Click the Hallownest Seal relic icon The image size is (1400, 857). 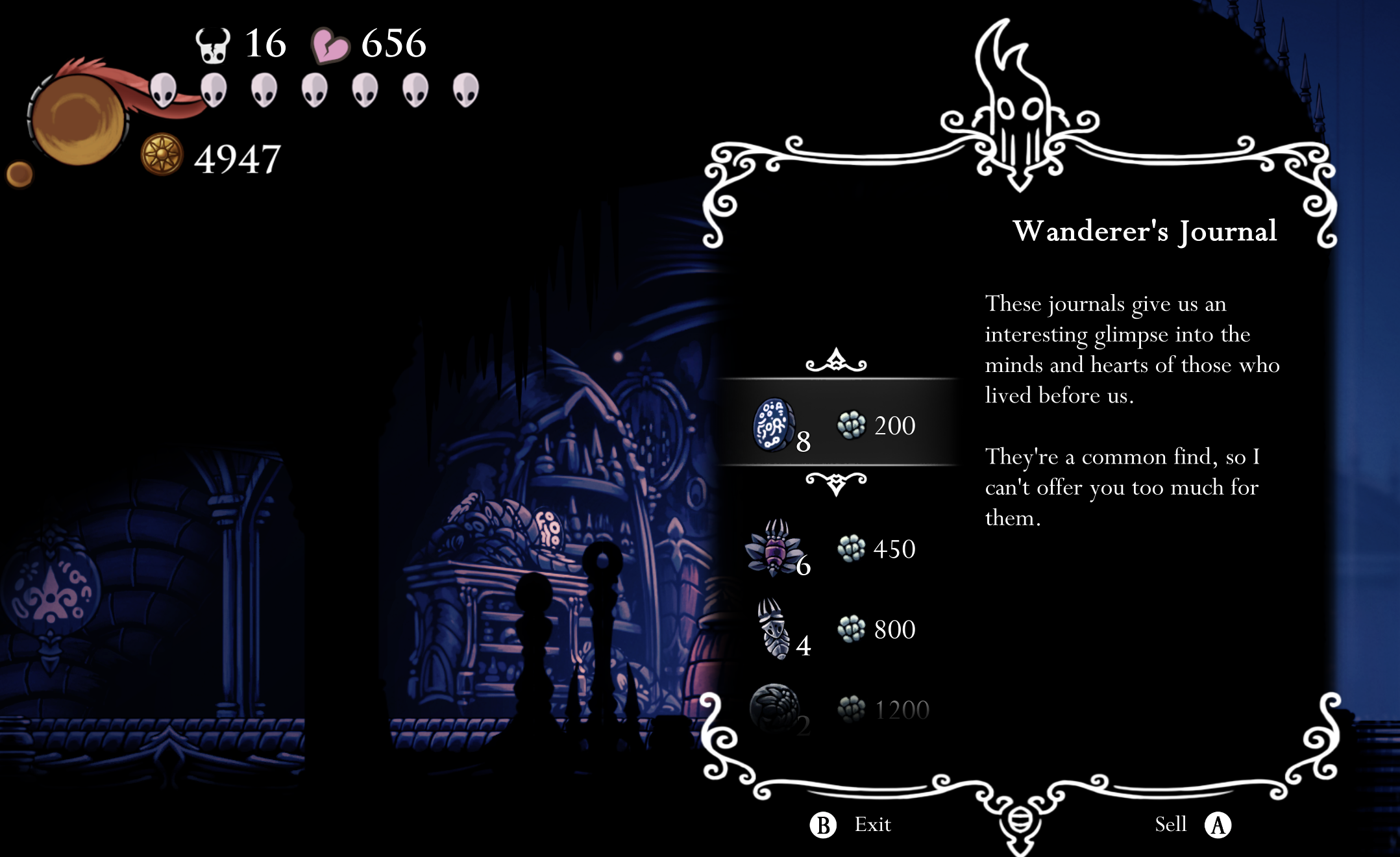774,550
